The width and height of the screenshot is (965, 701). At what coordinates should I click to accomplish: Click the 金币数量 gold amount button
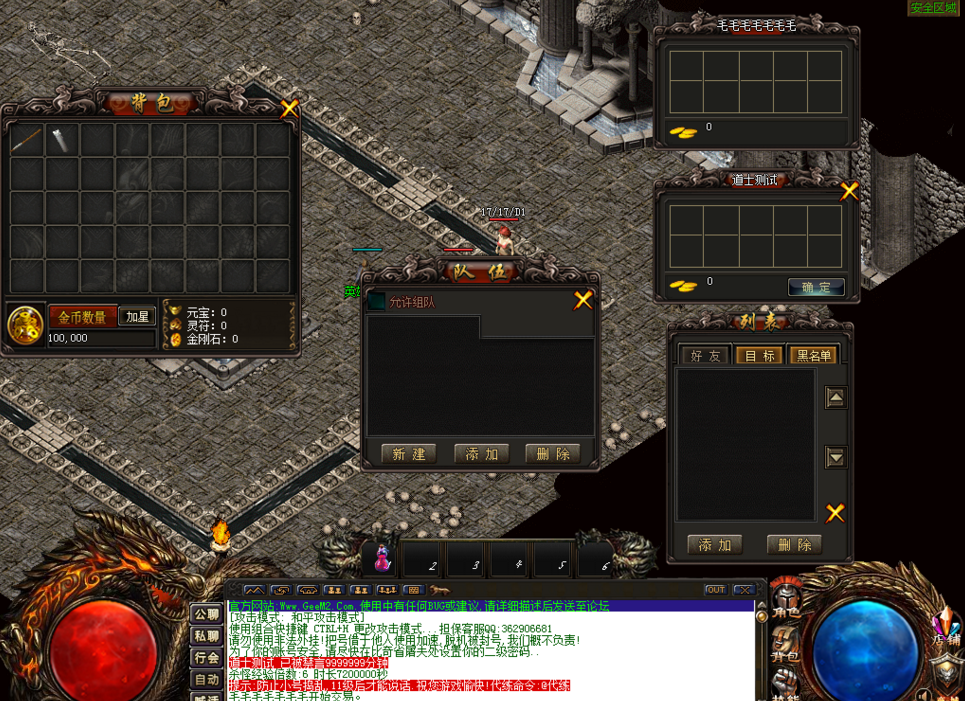coord(82,317)
